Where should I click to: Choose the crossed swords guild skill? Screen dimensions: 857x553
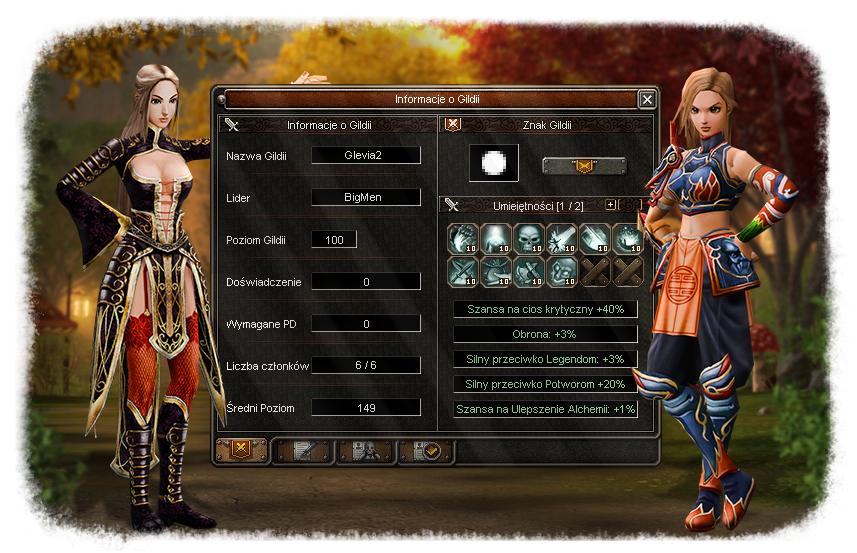[462, 271]
